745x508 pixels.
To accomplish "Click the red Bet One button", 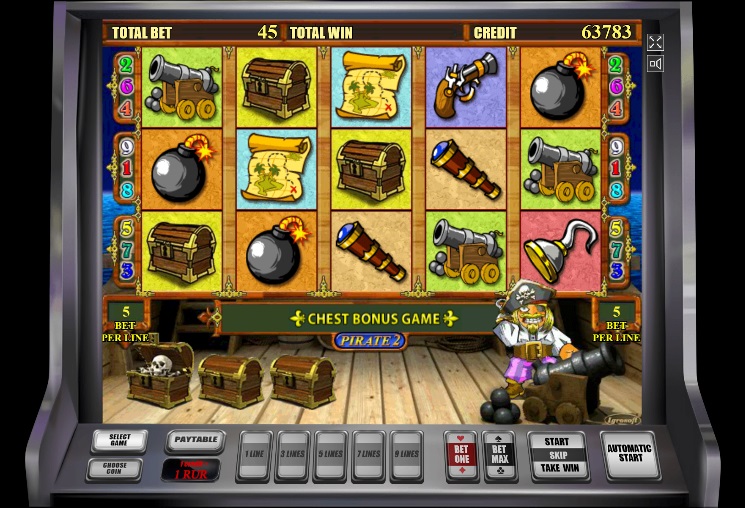I will (x=461, y=454).
